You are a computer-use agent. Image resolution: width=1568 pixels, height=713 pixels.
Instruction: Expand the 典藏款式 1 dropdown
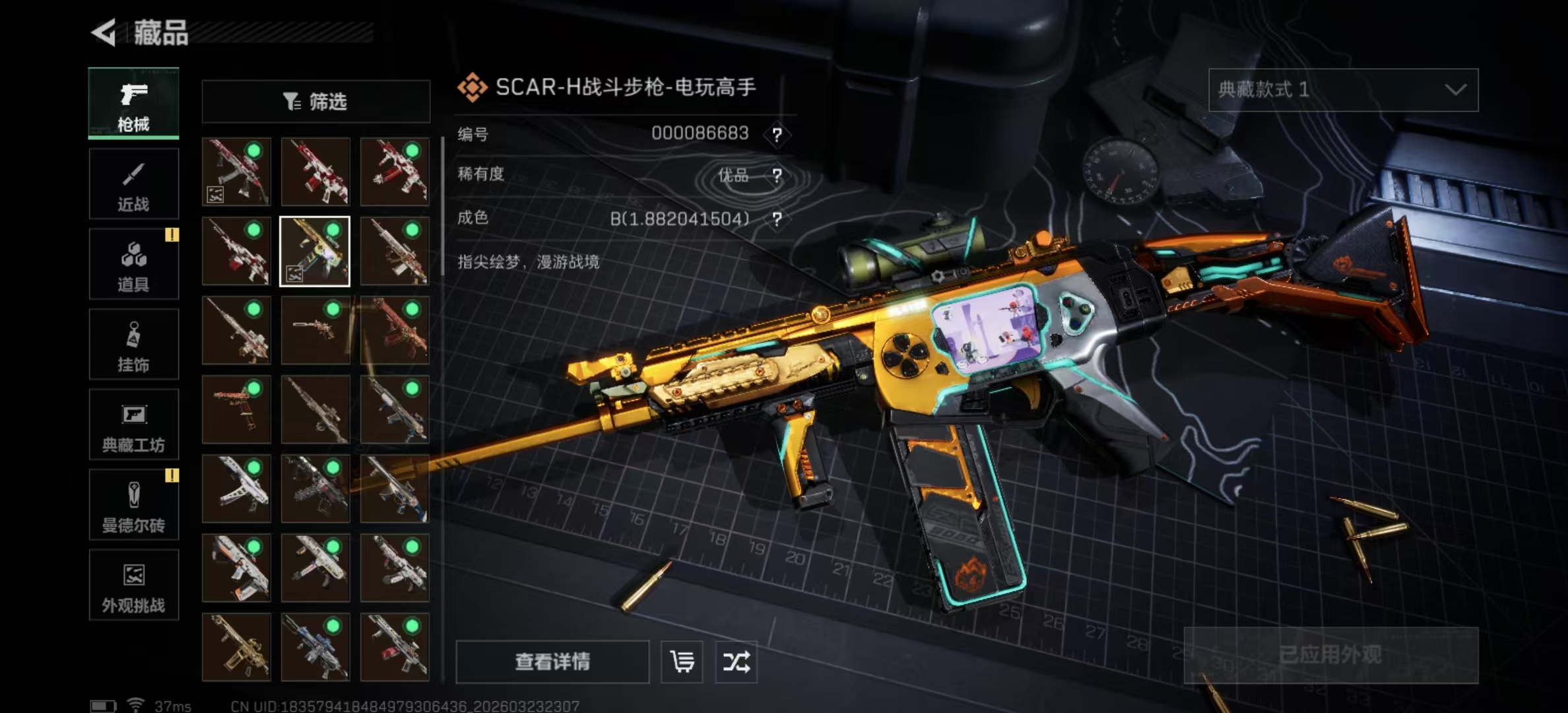click(x=1343, y=90)
